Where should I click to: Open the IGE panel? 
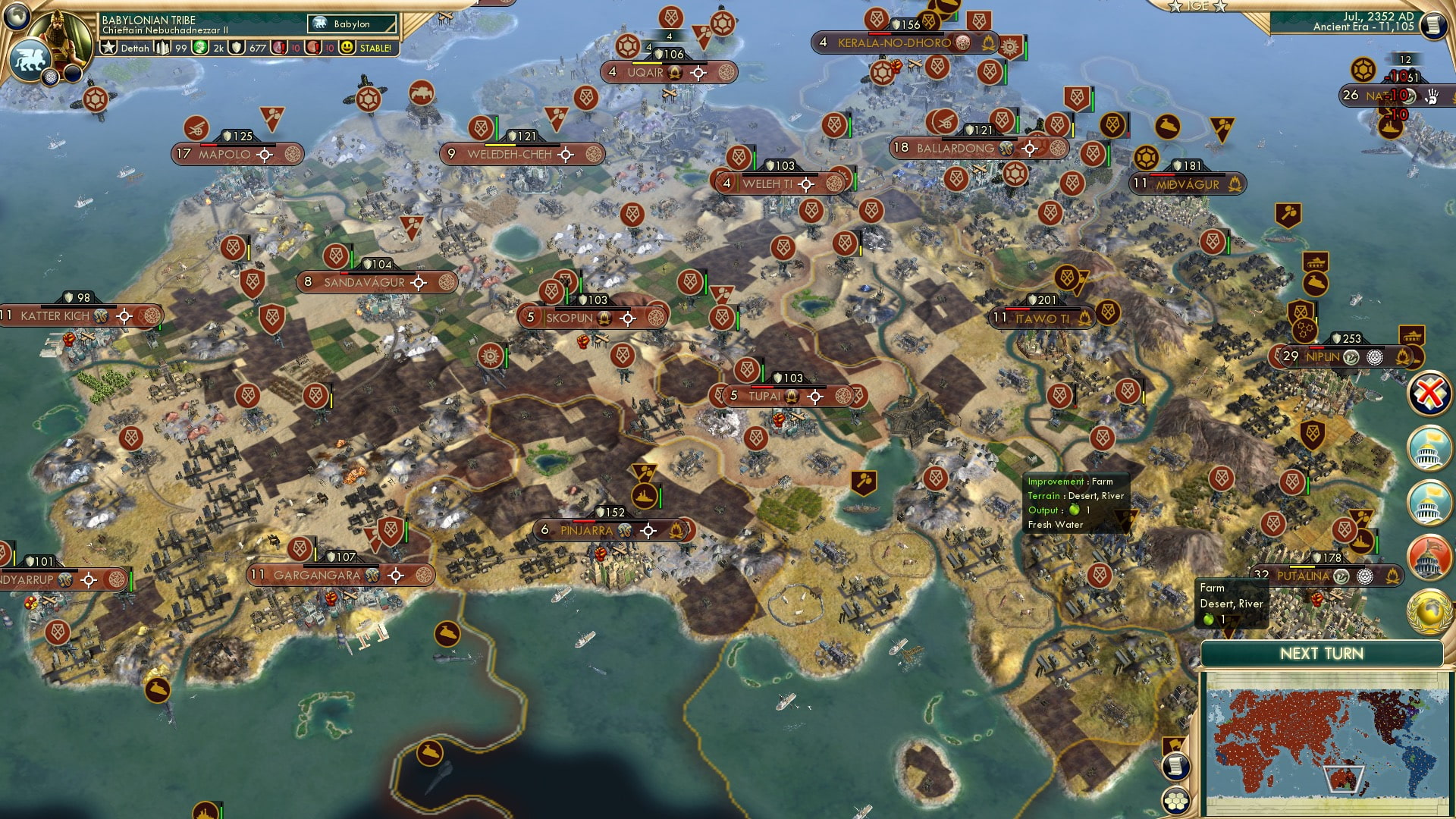pos(1198,6)
